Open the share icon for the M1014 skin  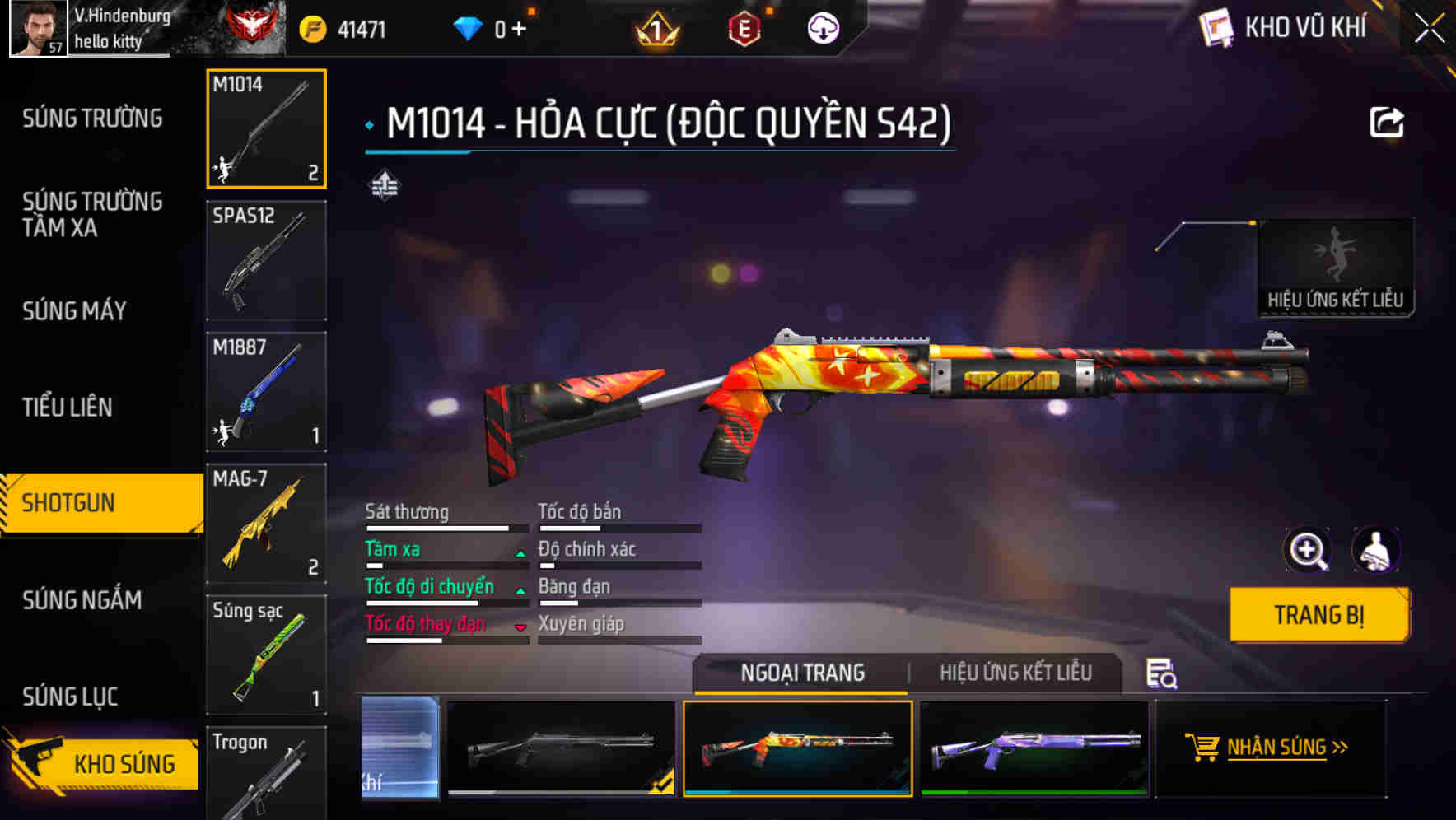point(1388,122)
